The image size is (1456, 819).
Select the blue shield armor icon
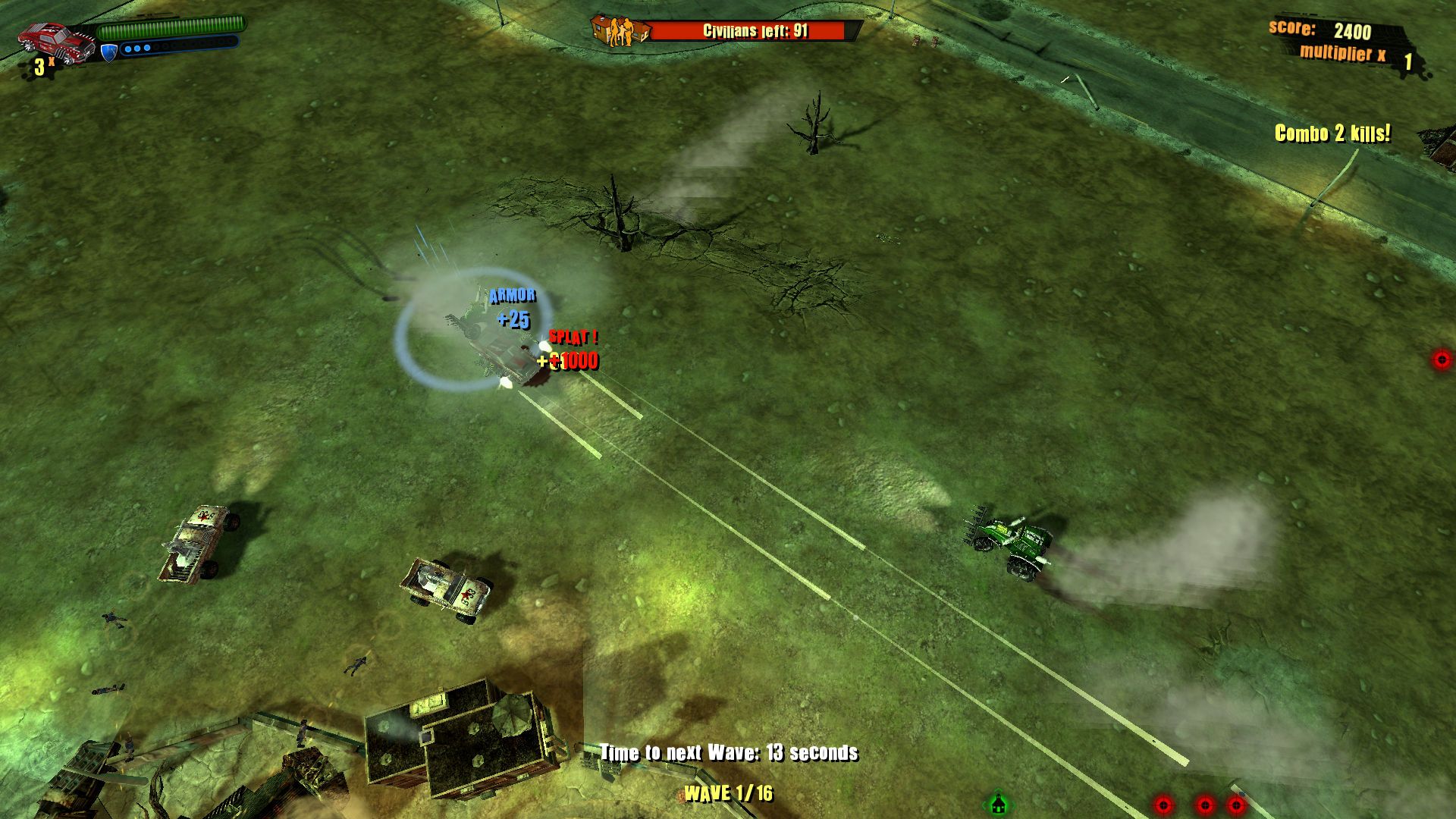(x=109, y=53)
